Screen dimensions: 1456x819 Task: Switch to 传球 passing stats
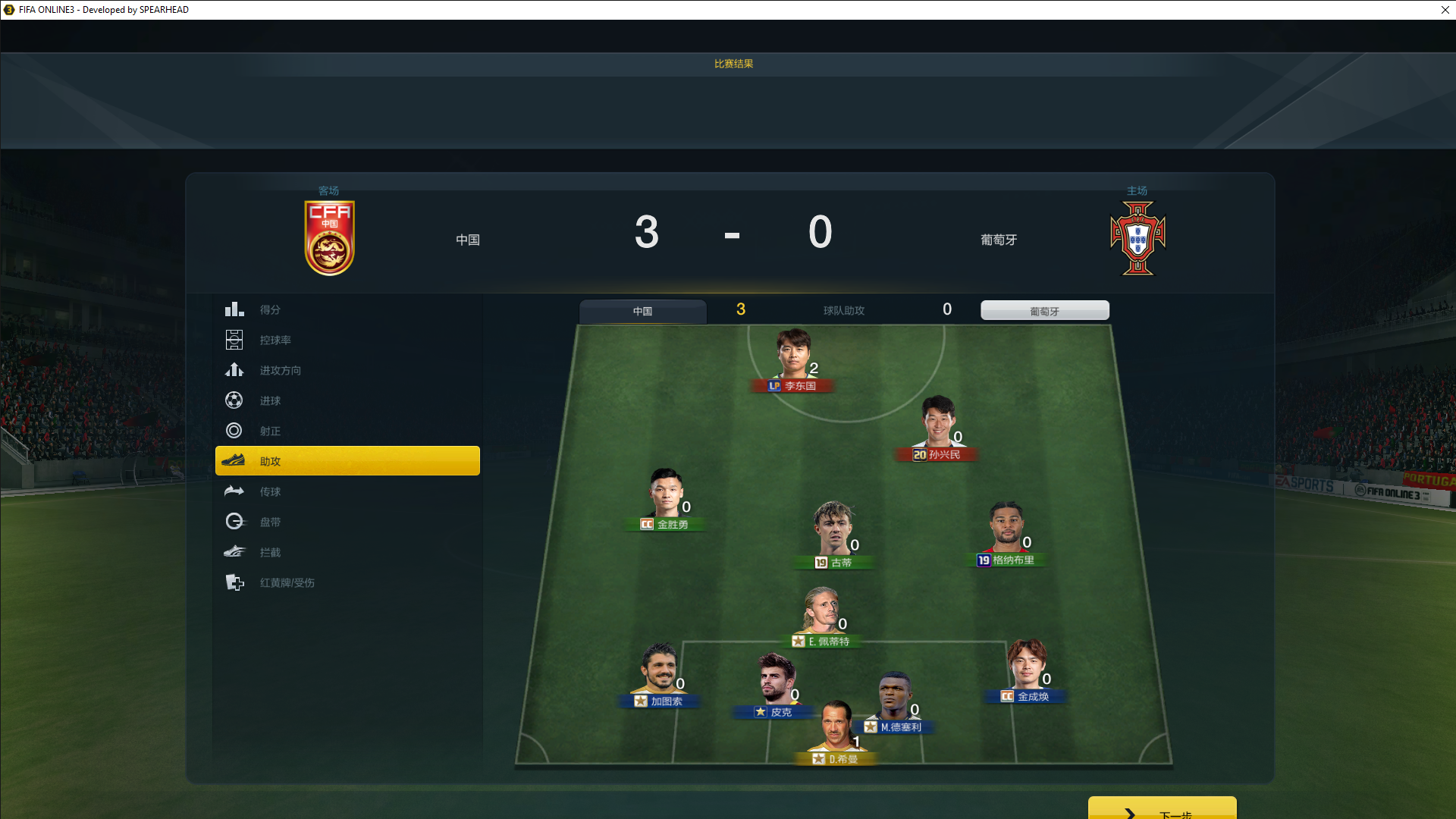[x=270, y=491]
